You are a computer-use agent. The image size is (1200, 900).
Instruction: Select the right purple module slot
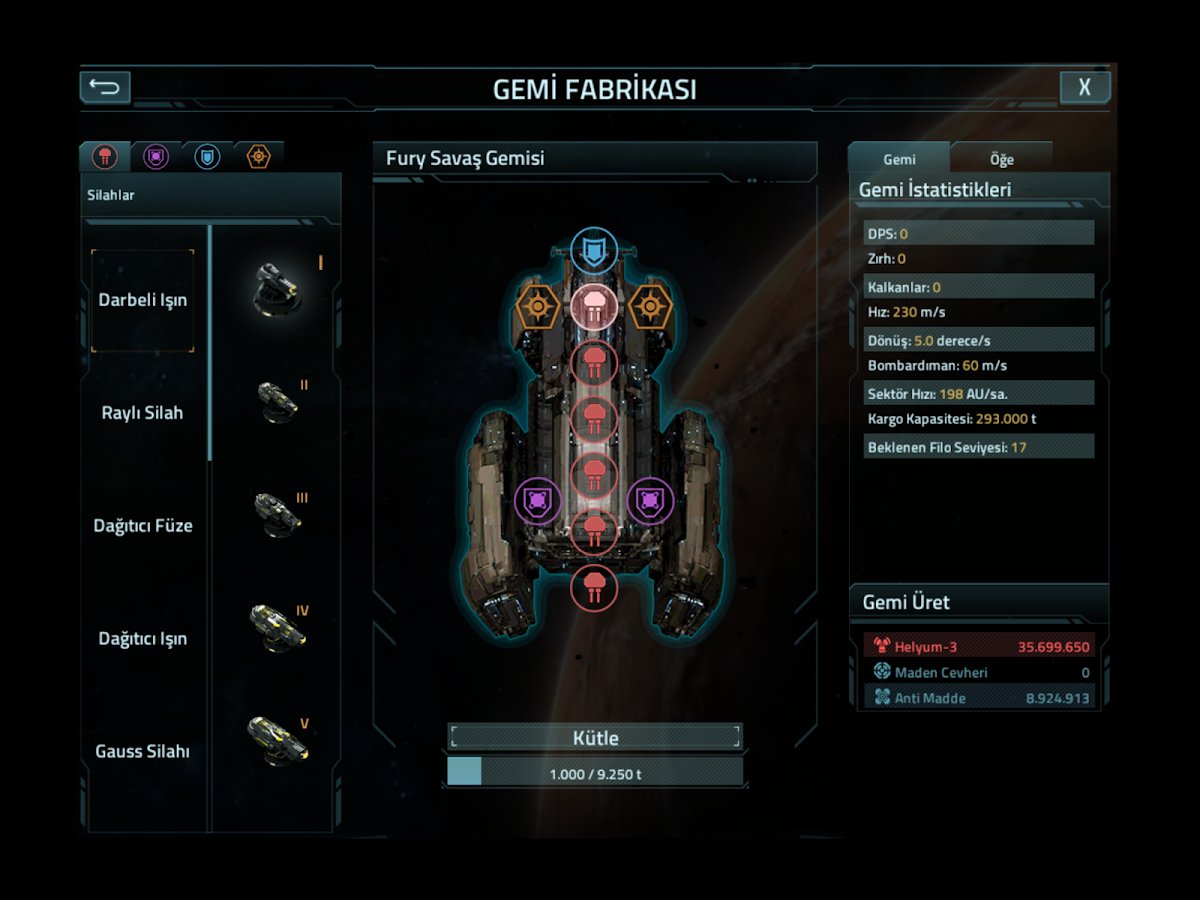pyautogui.click(x=650, y=500)
